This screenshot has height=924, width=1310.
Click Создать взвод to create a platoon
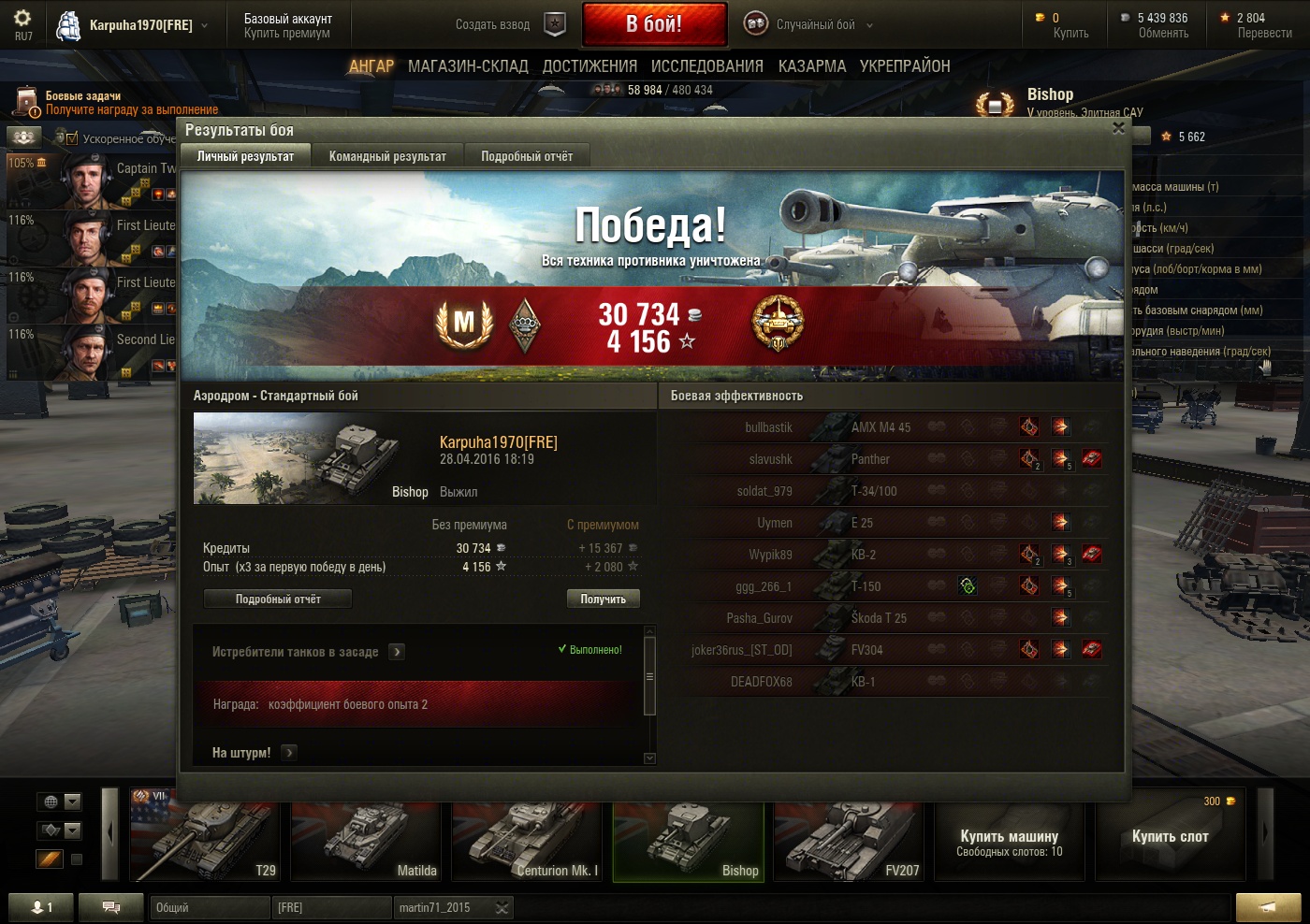(x=510, y=25)
